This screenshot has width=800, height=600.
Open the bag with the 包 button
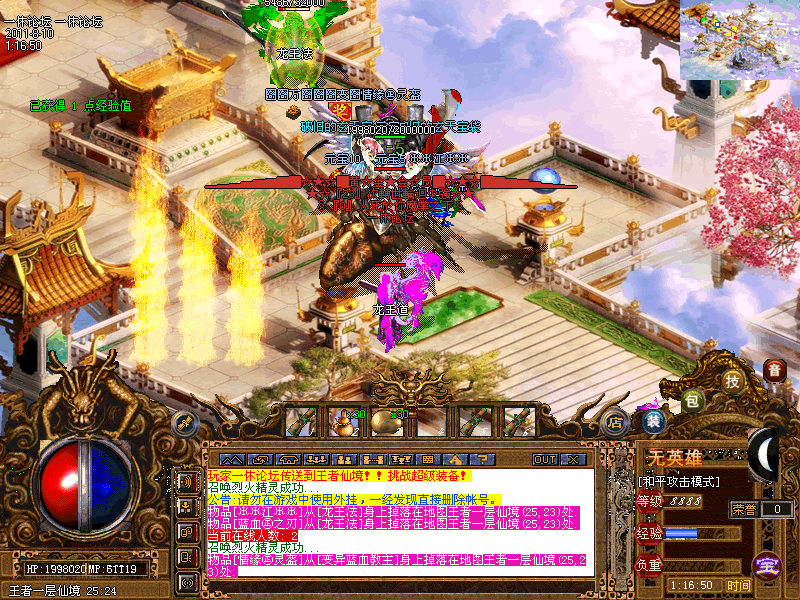693,400
